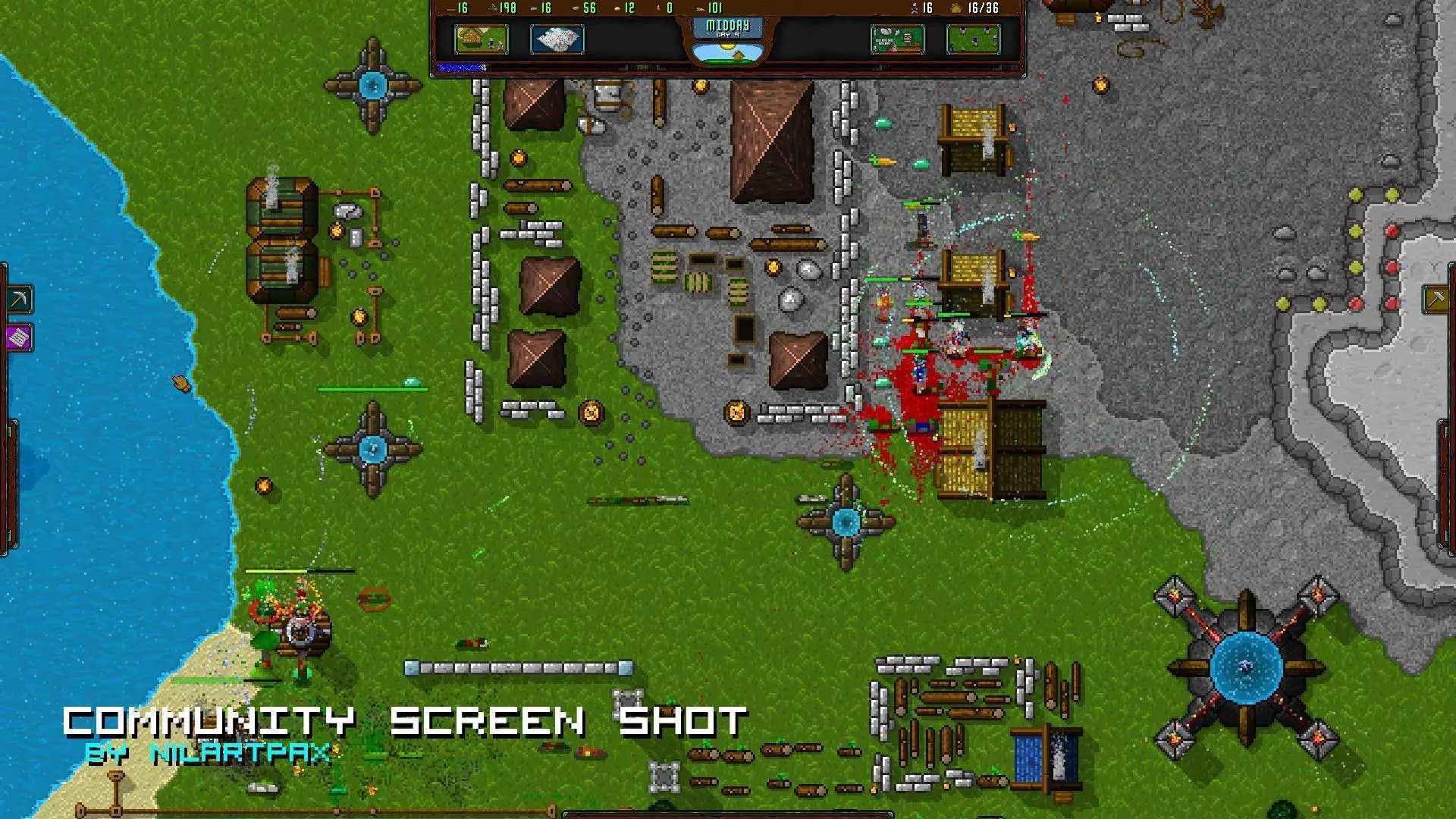
Task: Open the village hut panel button
Action: (x=481, y=39)
